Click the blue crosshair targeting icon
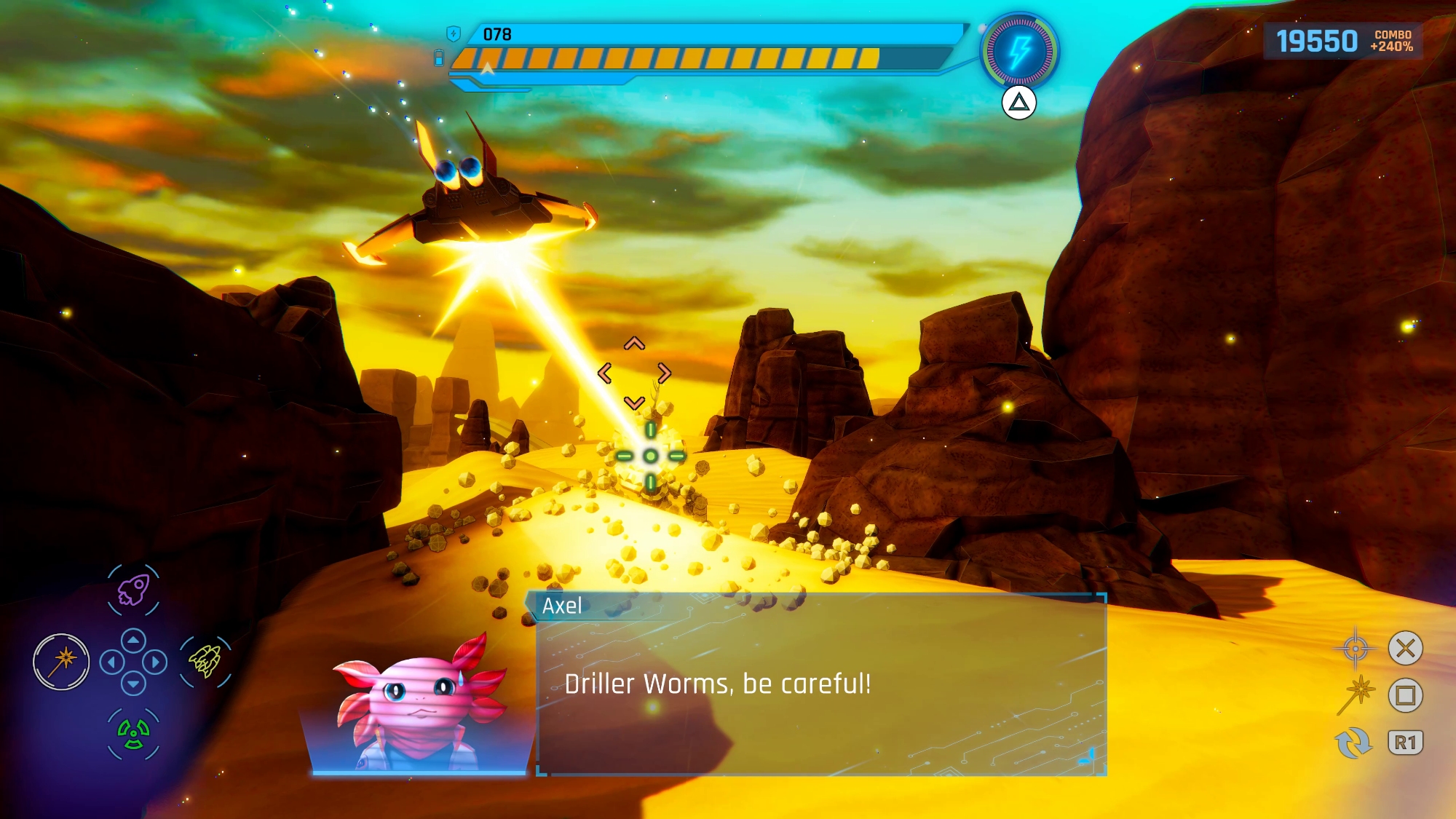Screen dimensions: 1456x819 point(1355,648)
